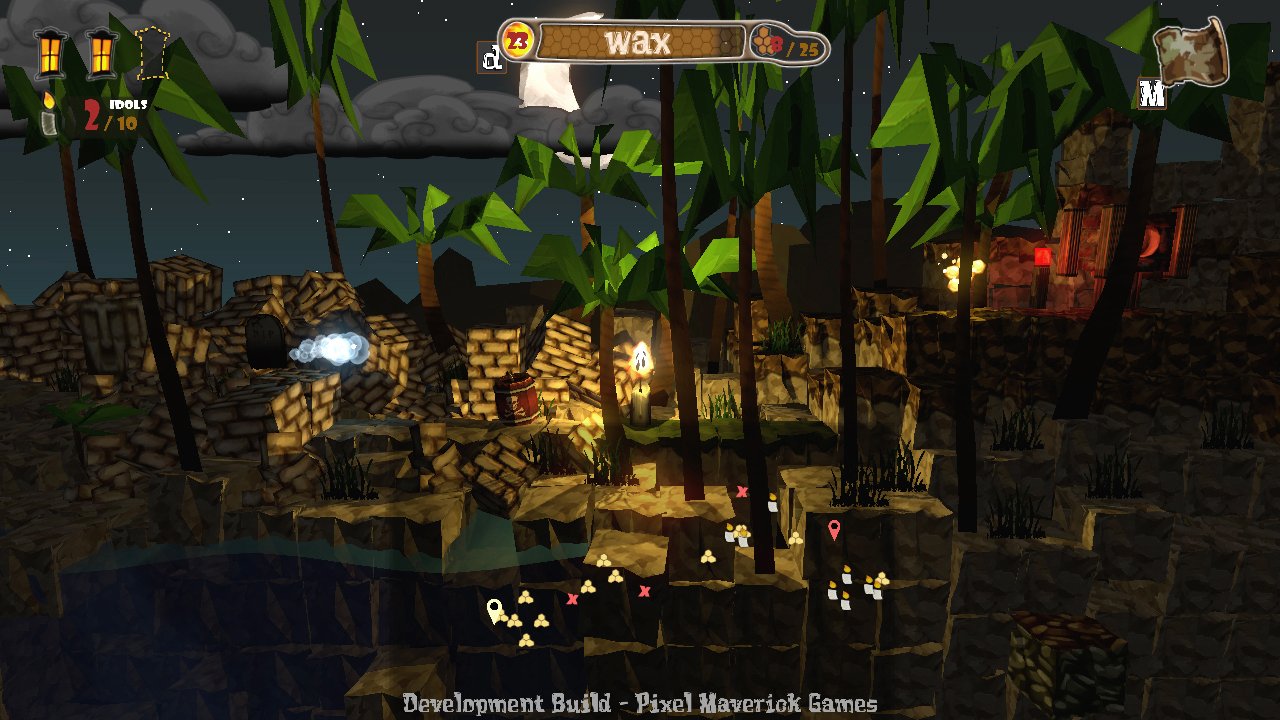Toggle the red X marker near the ledge

click(x=744, y=489)
